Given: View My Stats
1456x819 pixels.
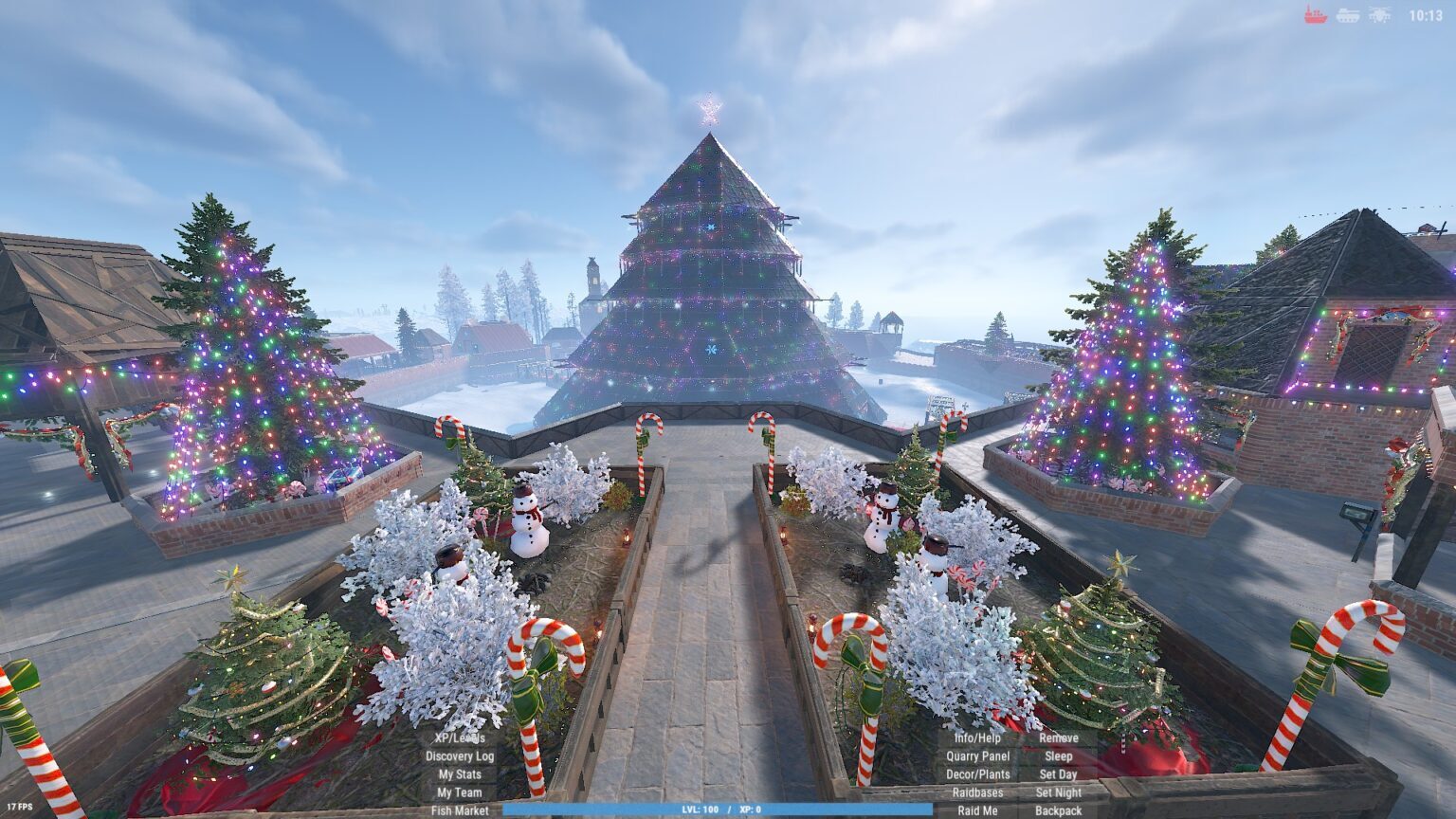Looking at the screenshot, I should 460,774.
